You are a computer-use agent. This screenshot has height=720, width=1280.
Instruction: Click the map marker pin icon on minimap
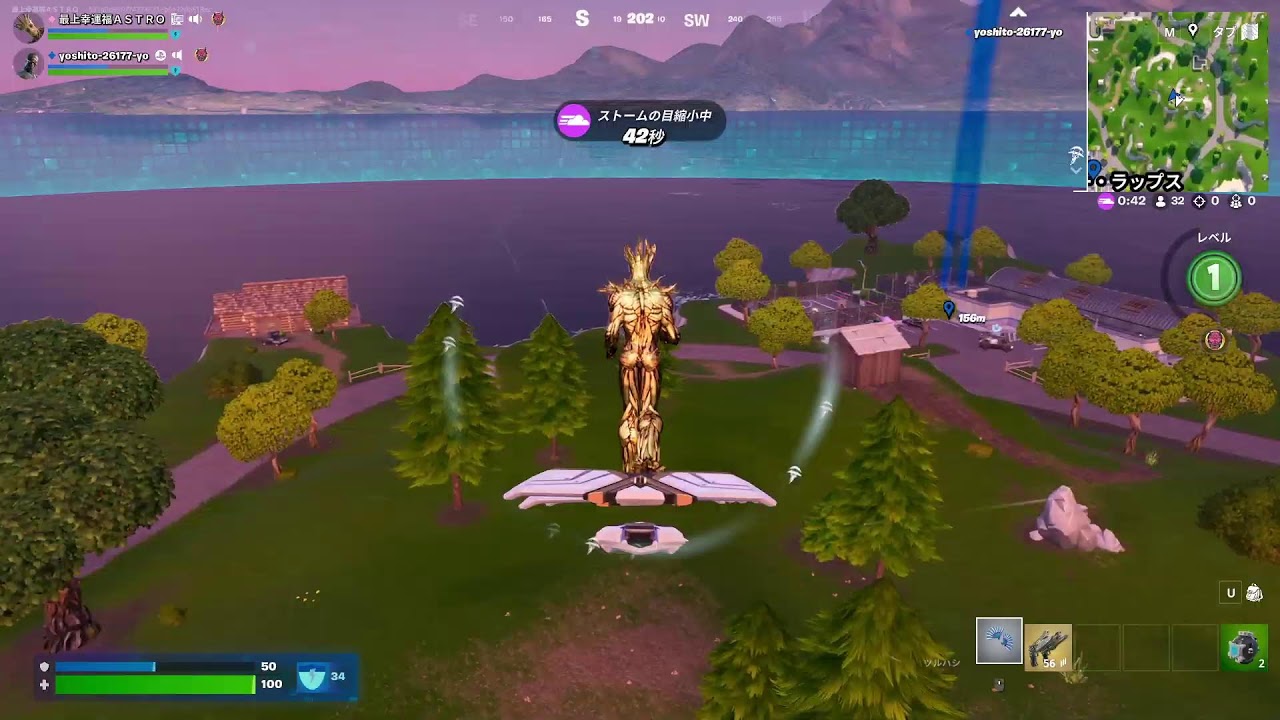(x=1192, y=31)
